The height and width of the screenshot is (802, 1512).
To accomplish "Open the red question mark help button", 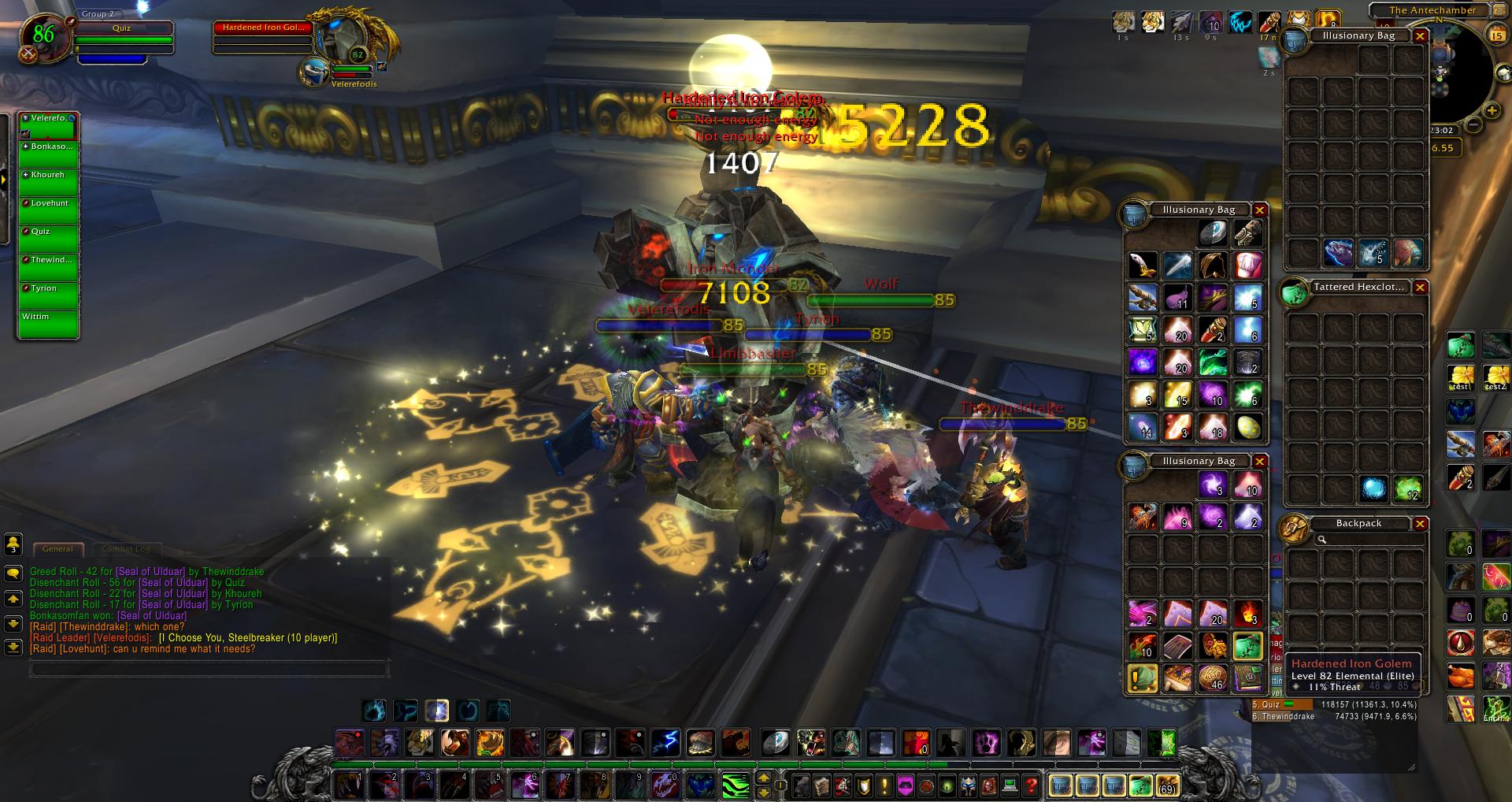I will click(x=1032, y=785).
